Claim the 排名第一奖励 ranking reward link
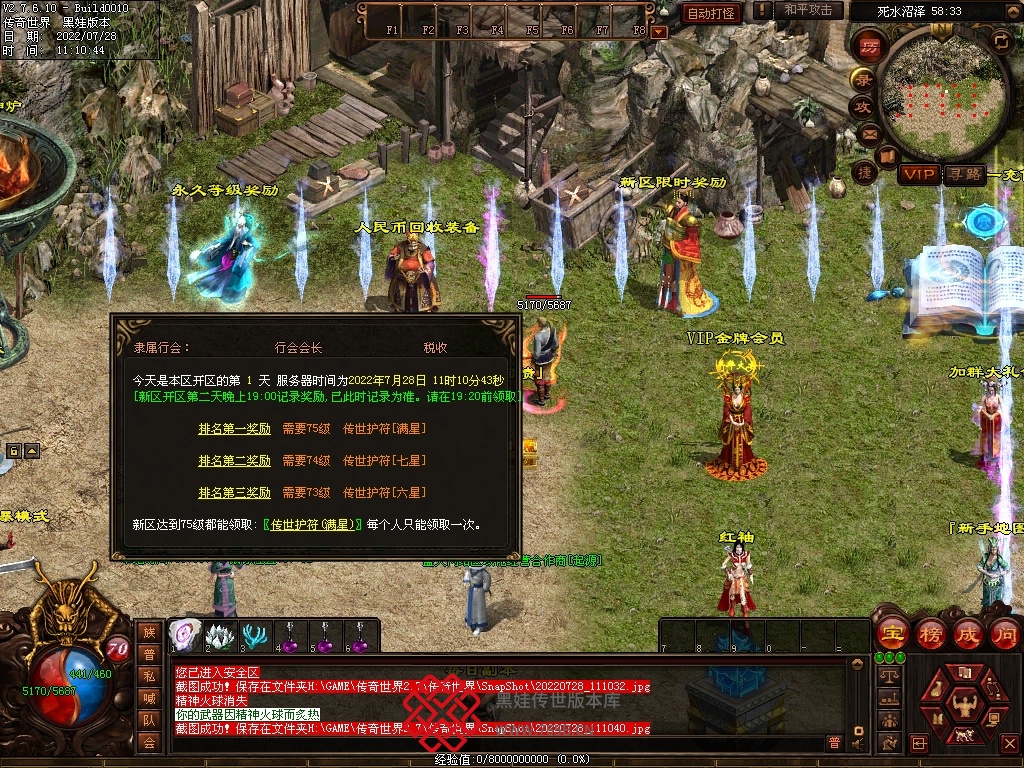The width and height of the screenshot is (1024, 768). [234, 429]
